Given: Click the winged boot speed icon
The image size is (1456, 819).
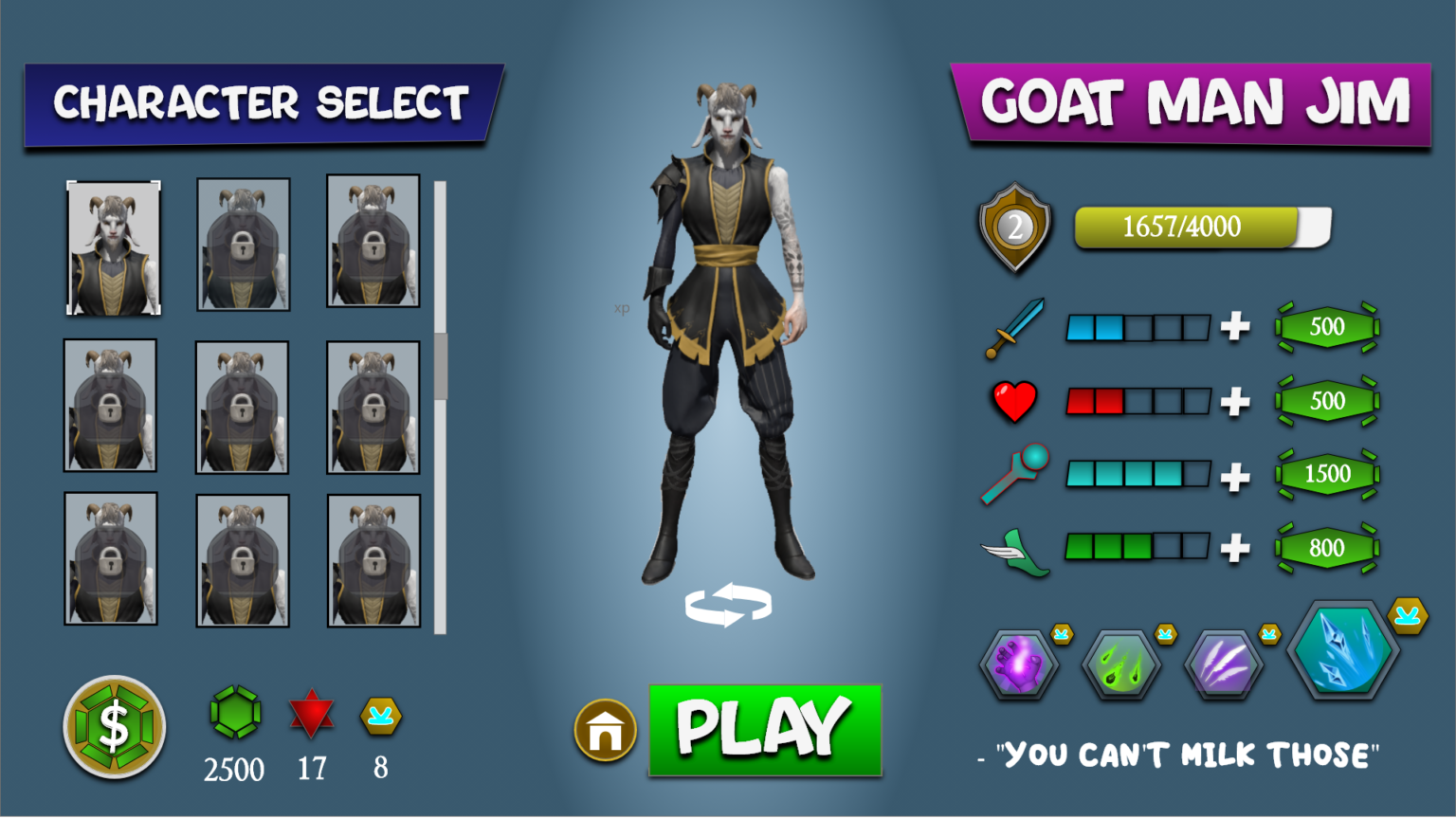Looking at the screenshot, I should click(x=1013, y=548).
